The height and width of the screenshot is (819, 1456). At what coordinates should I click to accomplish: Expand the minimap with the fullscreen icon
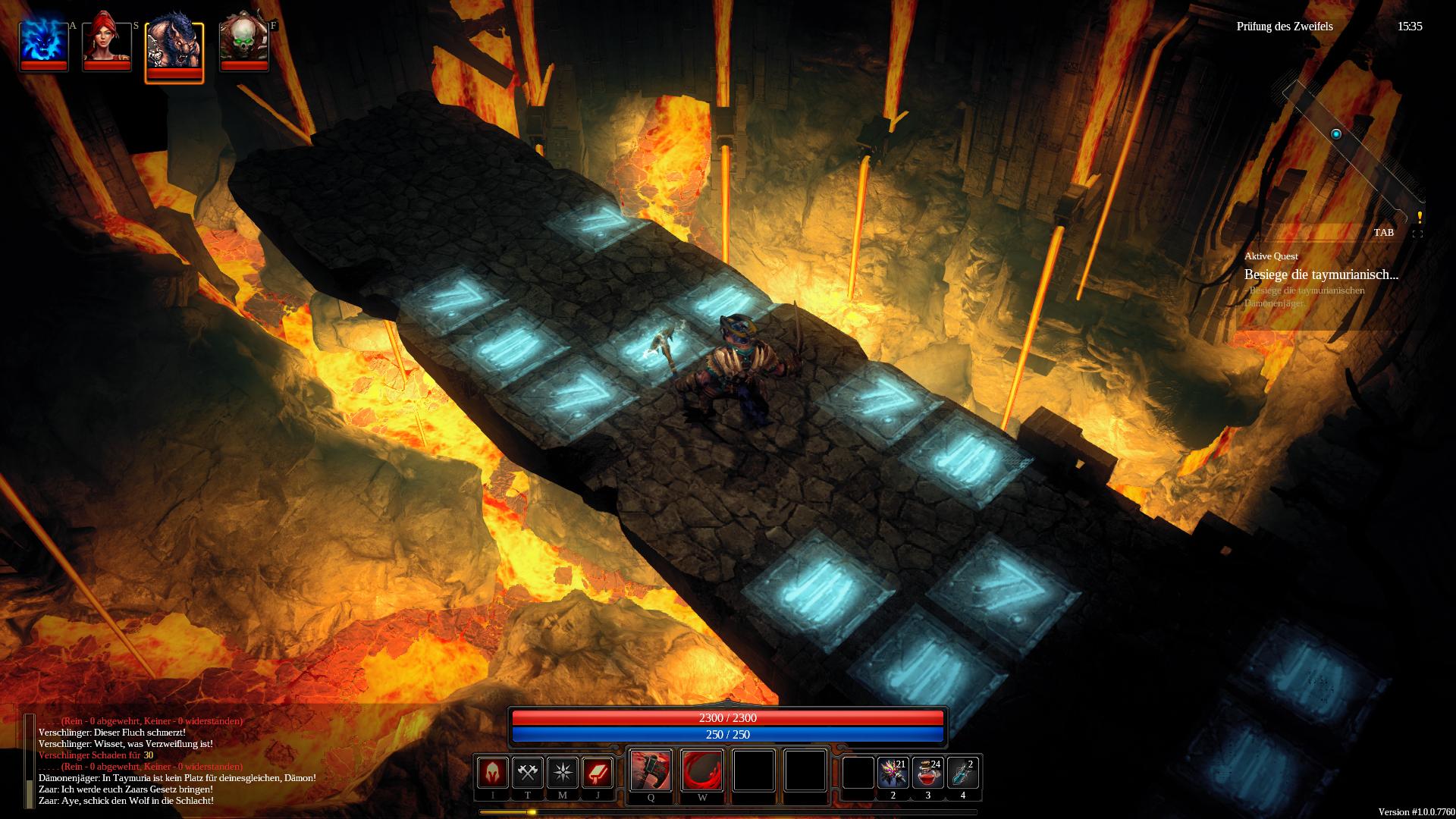[x=1417, y=234]
